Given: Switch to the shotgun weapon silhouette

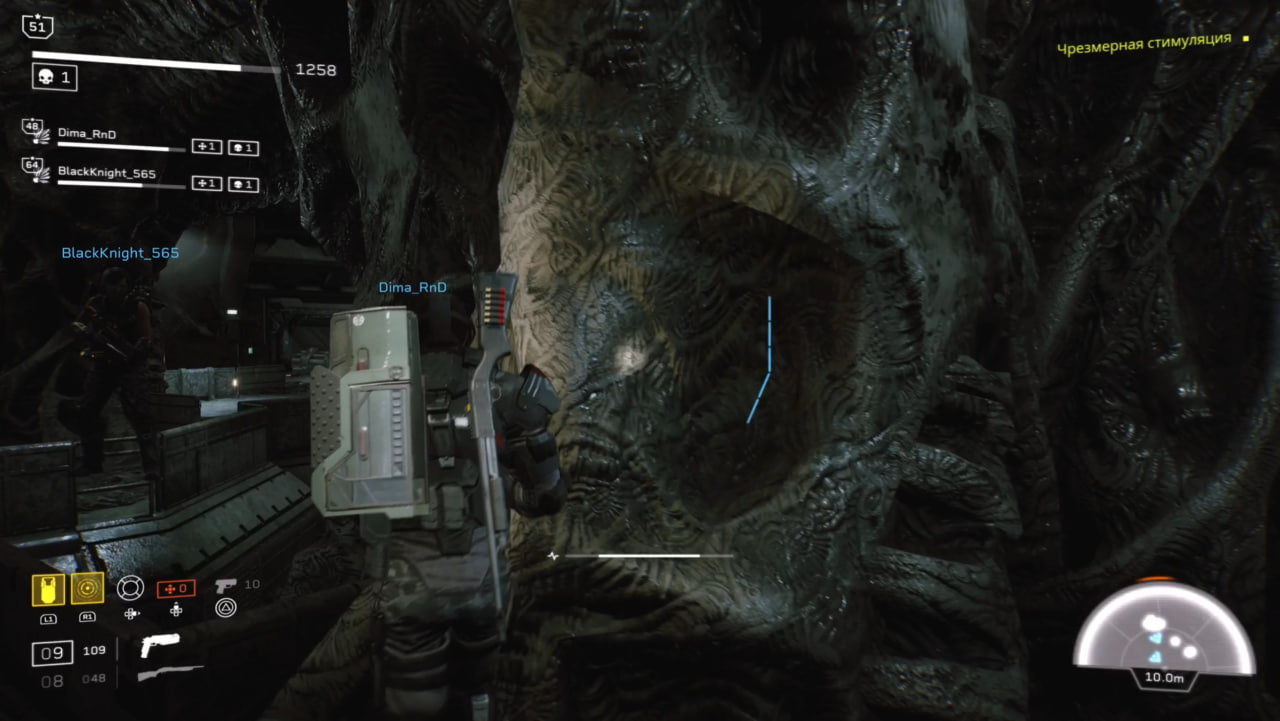Looking at the screenshot, I should click(169, 675).
